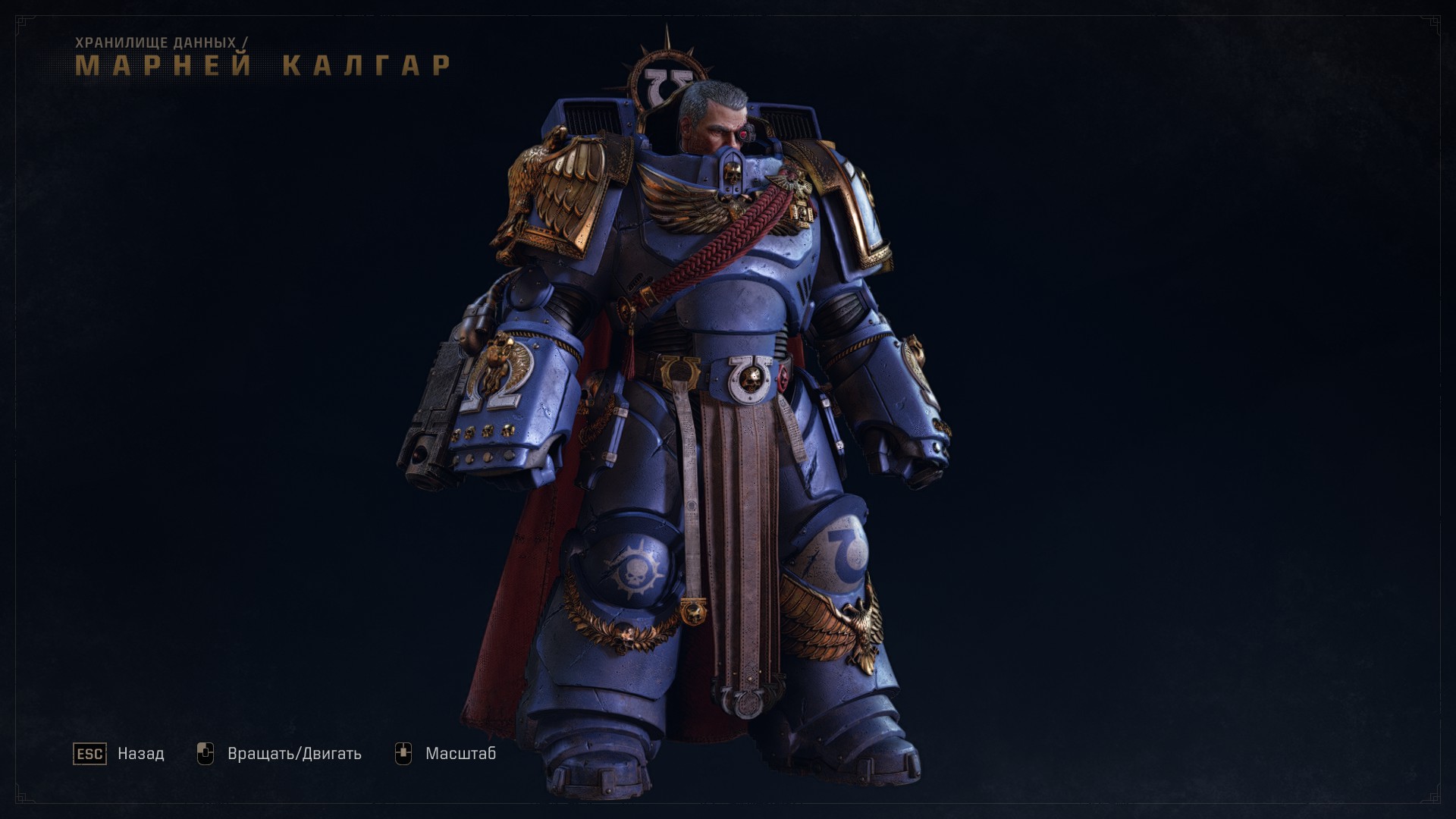This screenshot has height=819, width=1456.
Task: Click the Масштаб hint label
Action: (x=461, y=753)
